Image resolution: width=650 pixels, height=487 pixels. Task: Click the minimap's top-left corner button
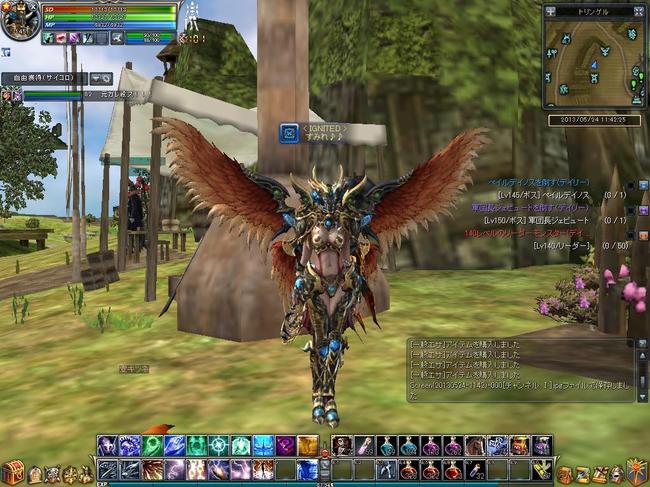549,9
